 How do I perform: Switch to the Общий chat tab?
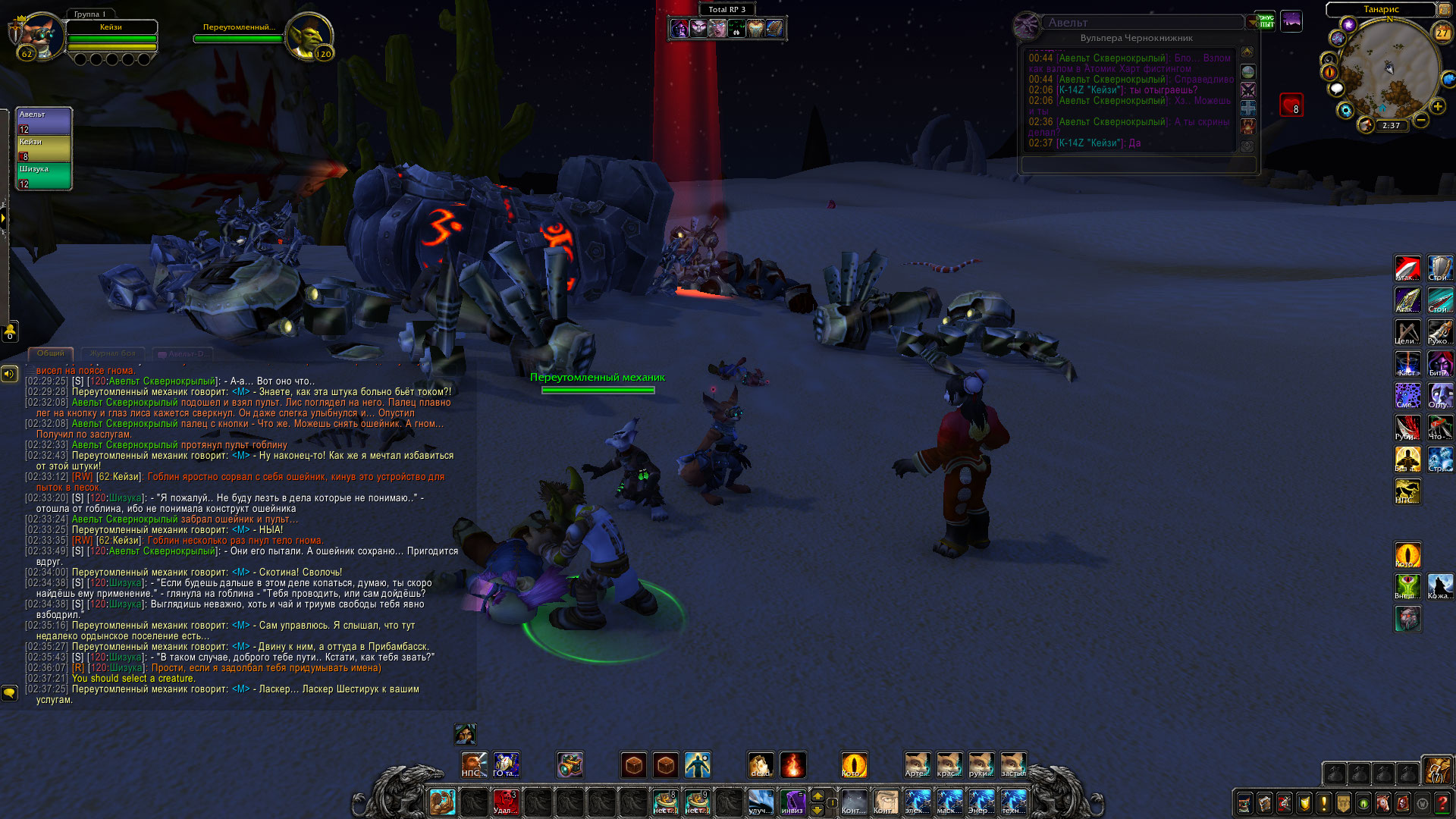click(51, 353)
